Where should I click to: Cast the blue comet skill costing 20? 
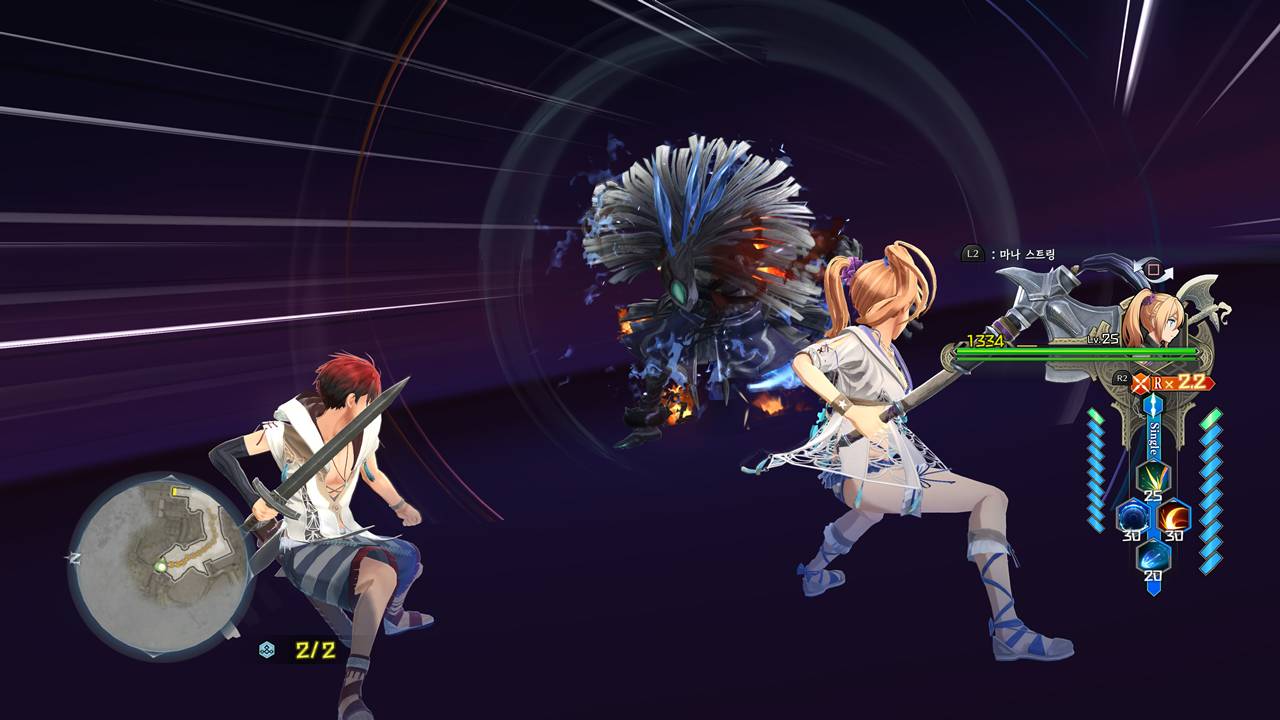[x=1152, y=556]
